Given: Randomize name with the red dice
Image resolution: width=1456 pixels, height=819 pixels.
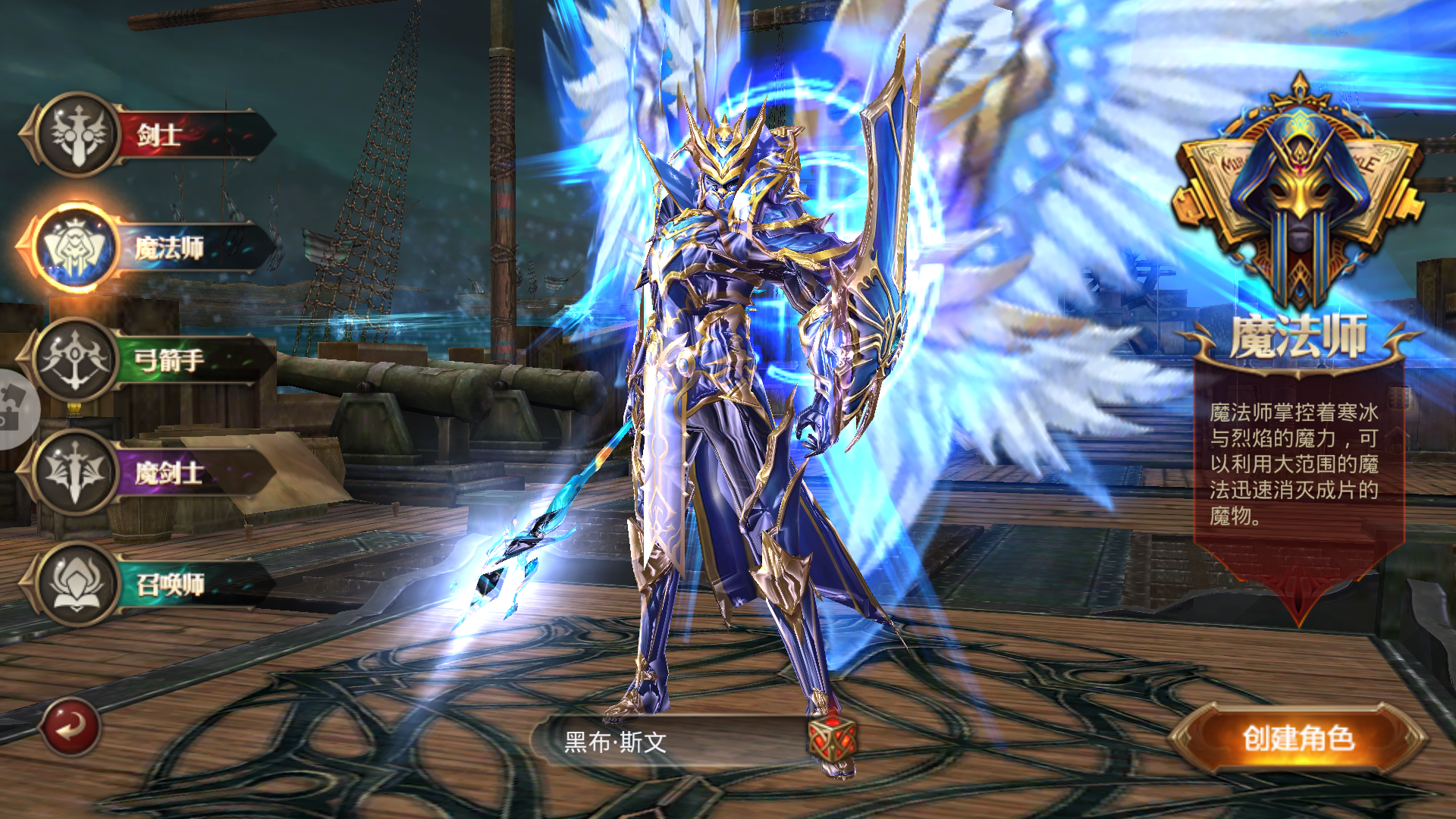Looking at the screenshot, I should 832,739.
